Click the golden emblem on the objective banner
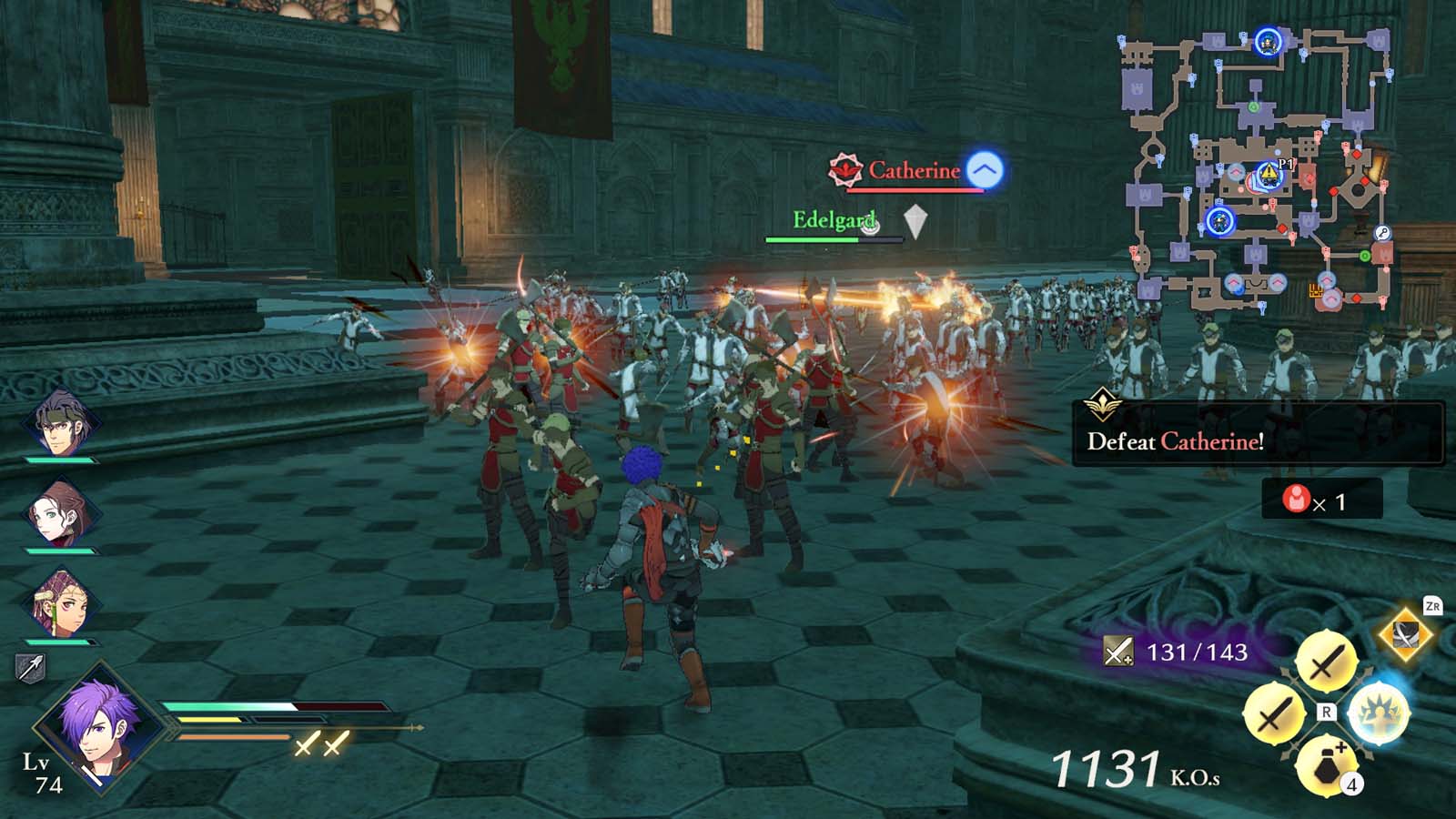 [x=1104, y=407]
